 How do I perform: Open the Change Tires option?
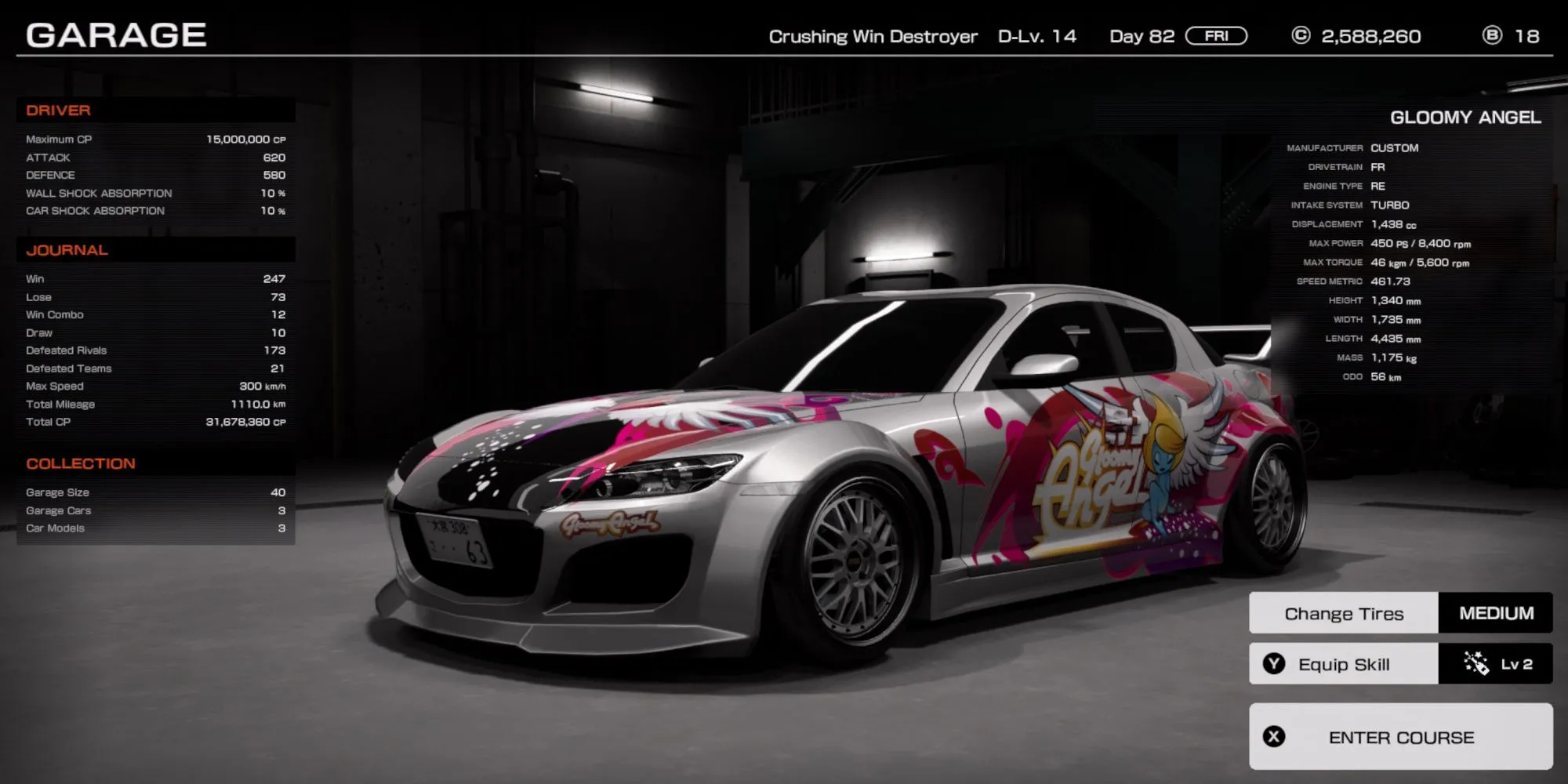1344,613
